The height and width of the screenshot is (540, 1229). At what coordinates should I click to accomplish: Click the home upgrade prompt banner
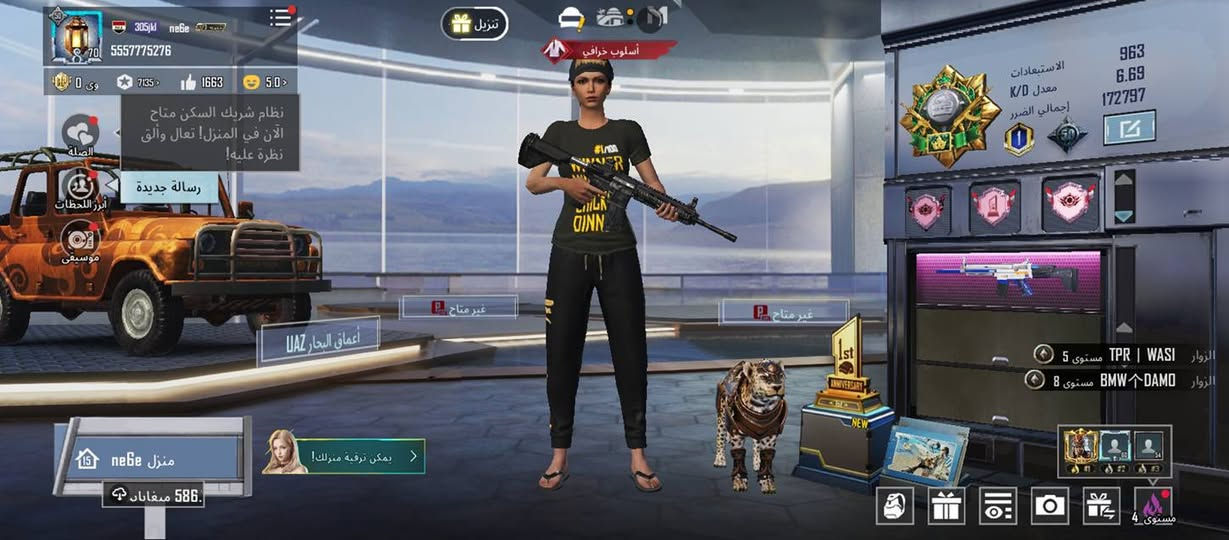click(x=345, y=457)
